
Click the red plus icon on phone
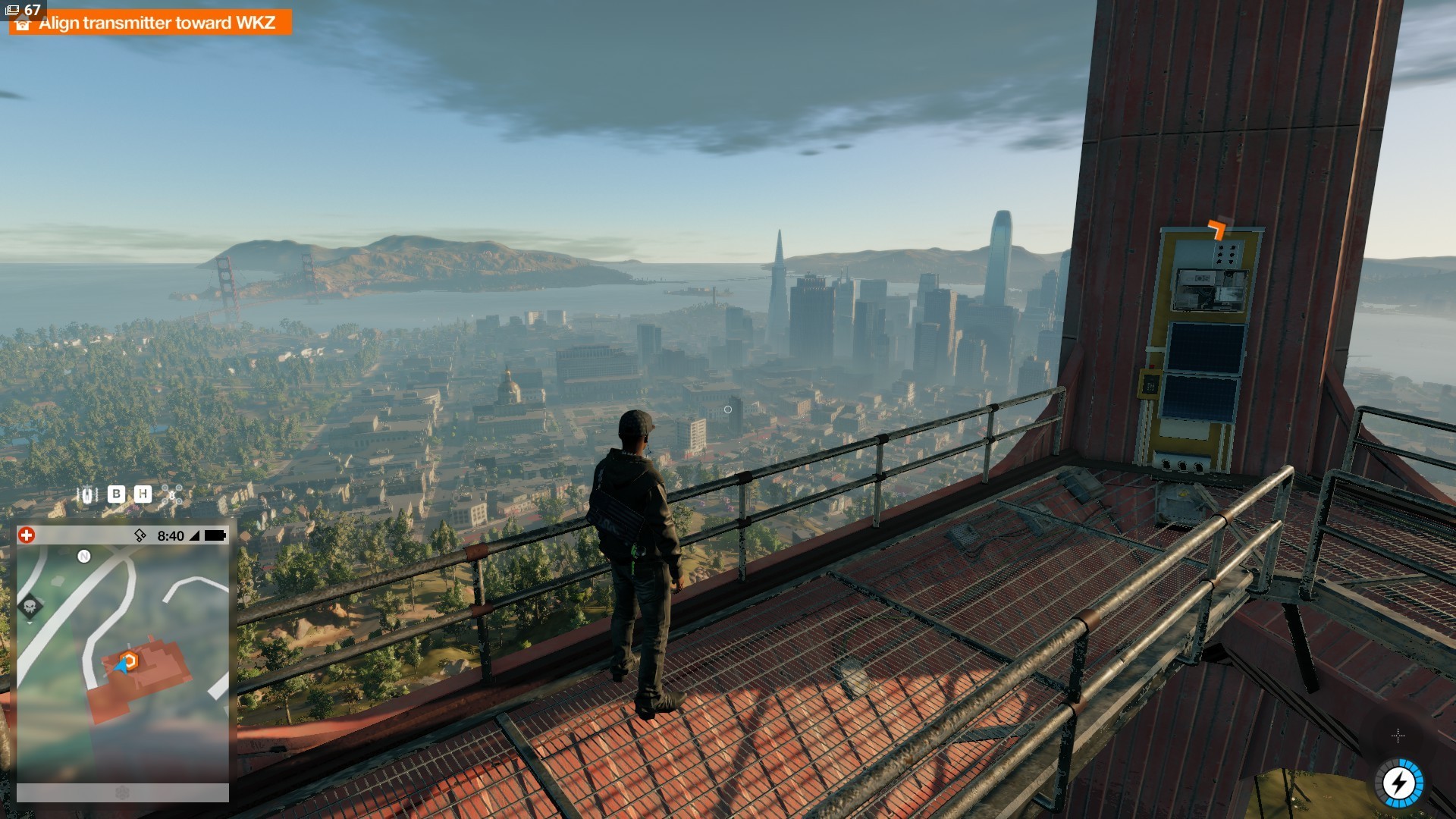click(27, 535)
